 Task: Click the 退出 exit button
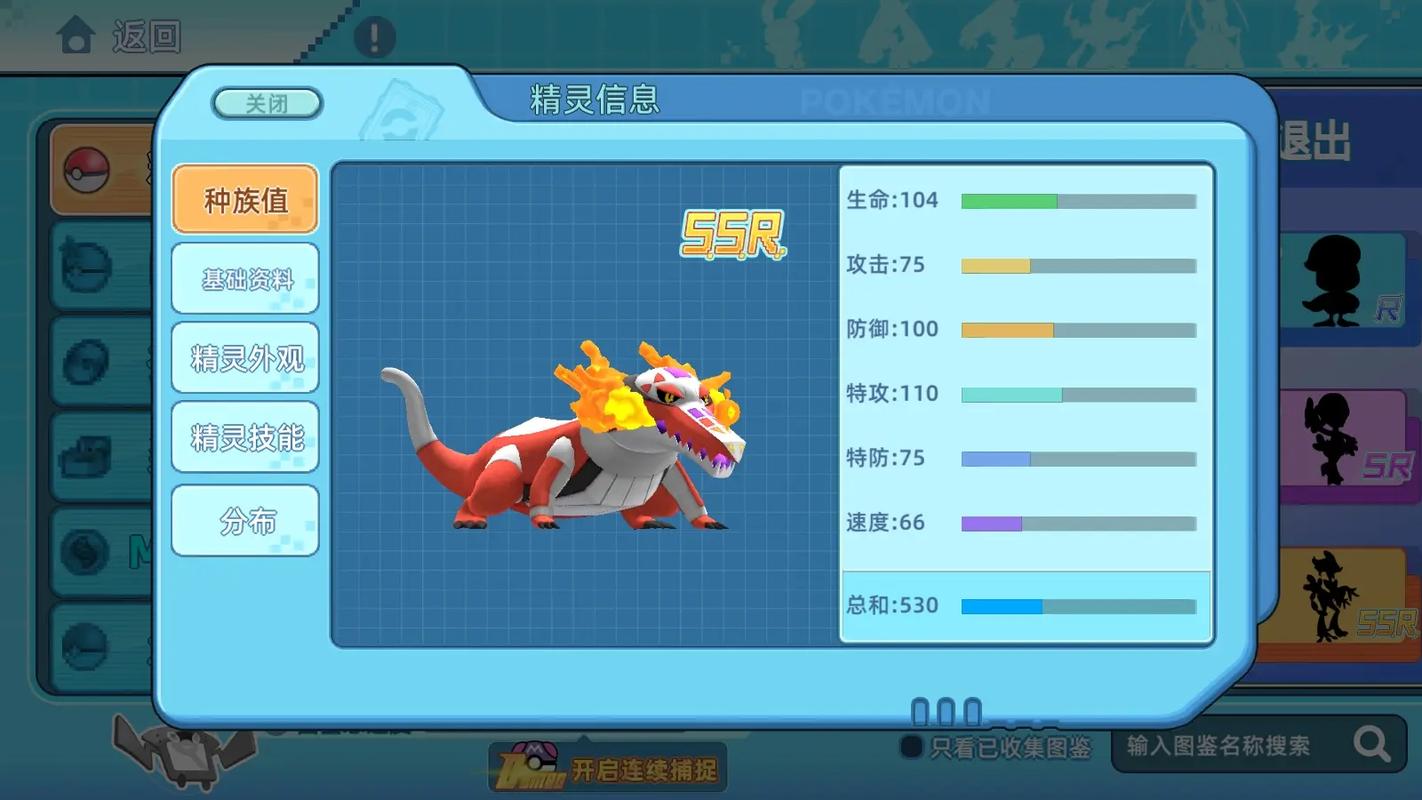(x=1317, y=142)
